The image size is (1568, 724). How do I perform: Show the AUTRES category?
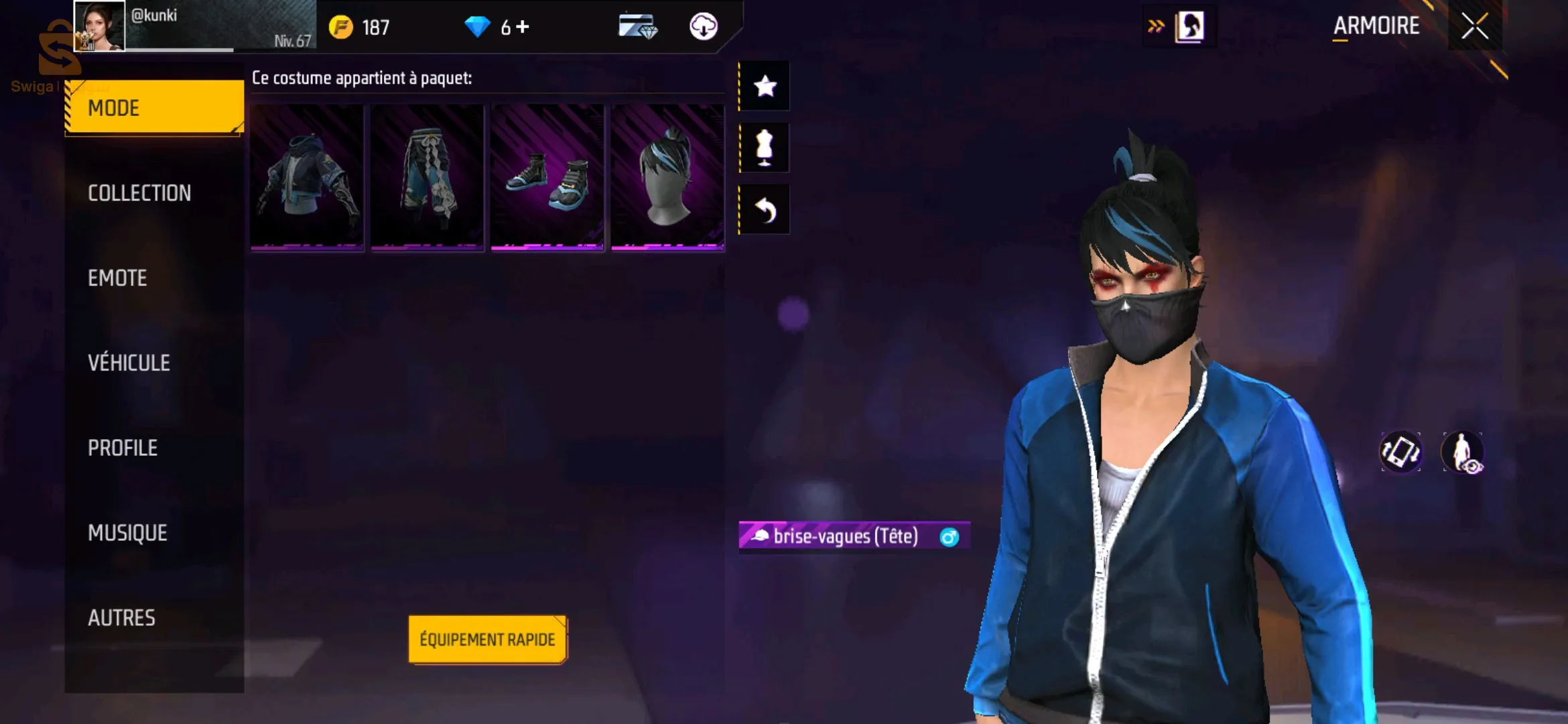(x=121, y=617)
